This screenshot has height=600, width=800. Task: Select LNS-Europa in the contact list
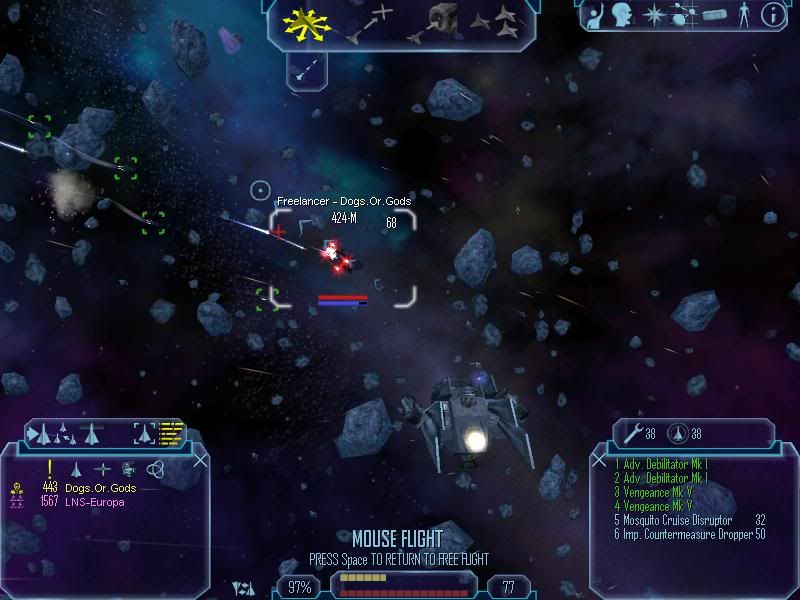(x=95, y=502)
